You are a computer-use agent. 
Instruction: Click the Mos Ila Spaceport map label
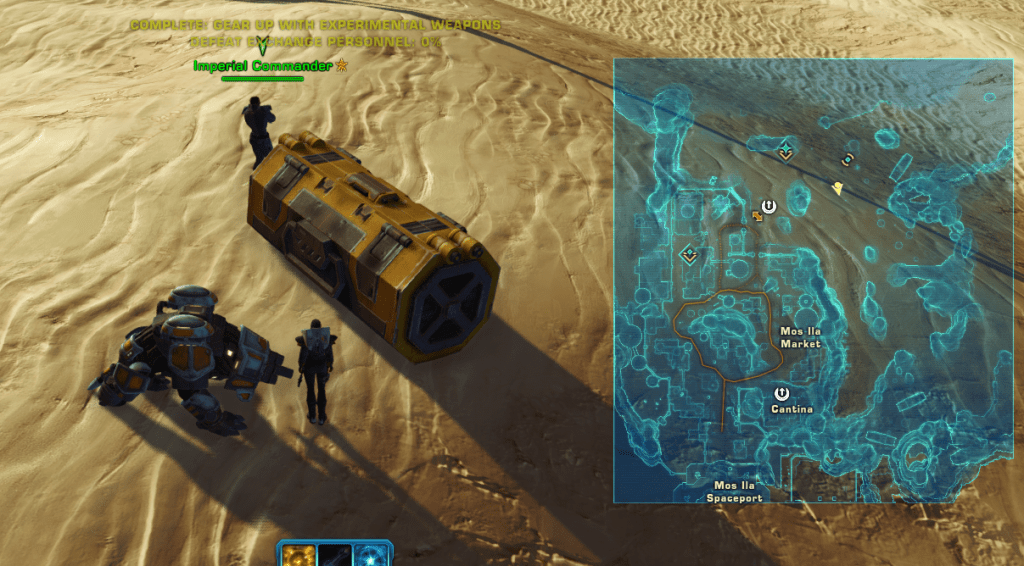pos(734,491)
